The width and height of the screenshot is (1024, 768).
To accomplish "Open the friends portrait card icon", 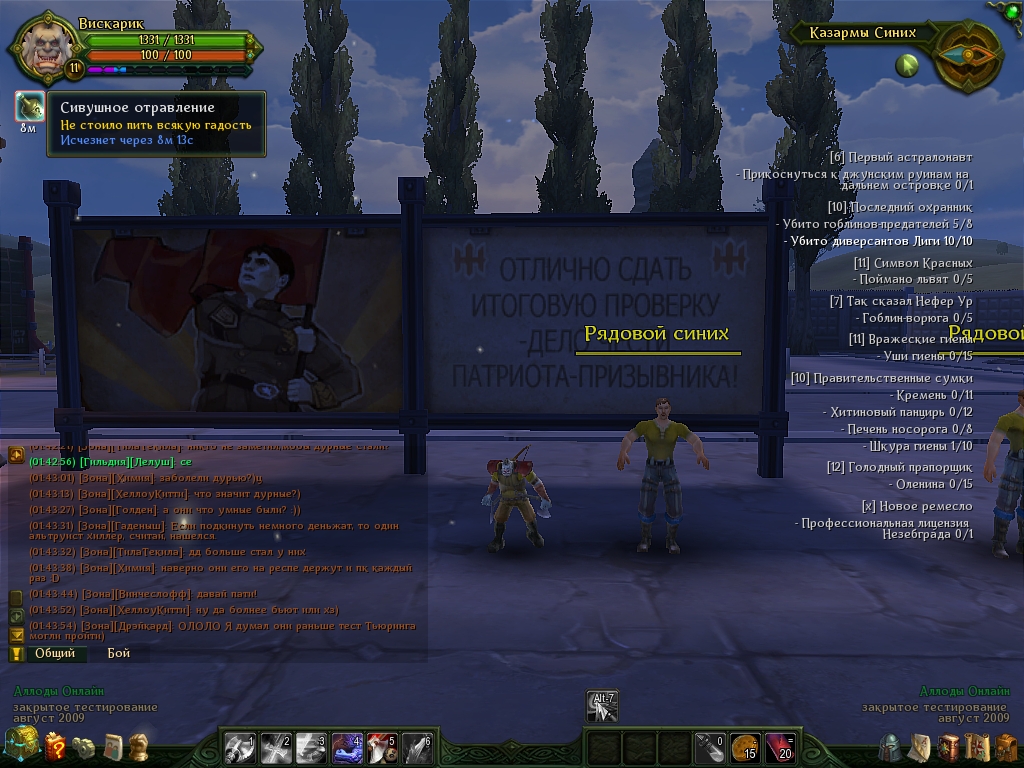I will pyautogui.click(x=113, y=746).
